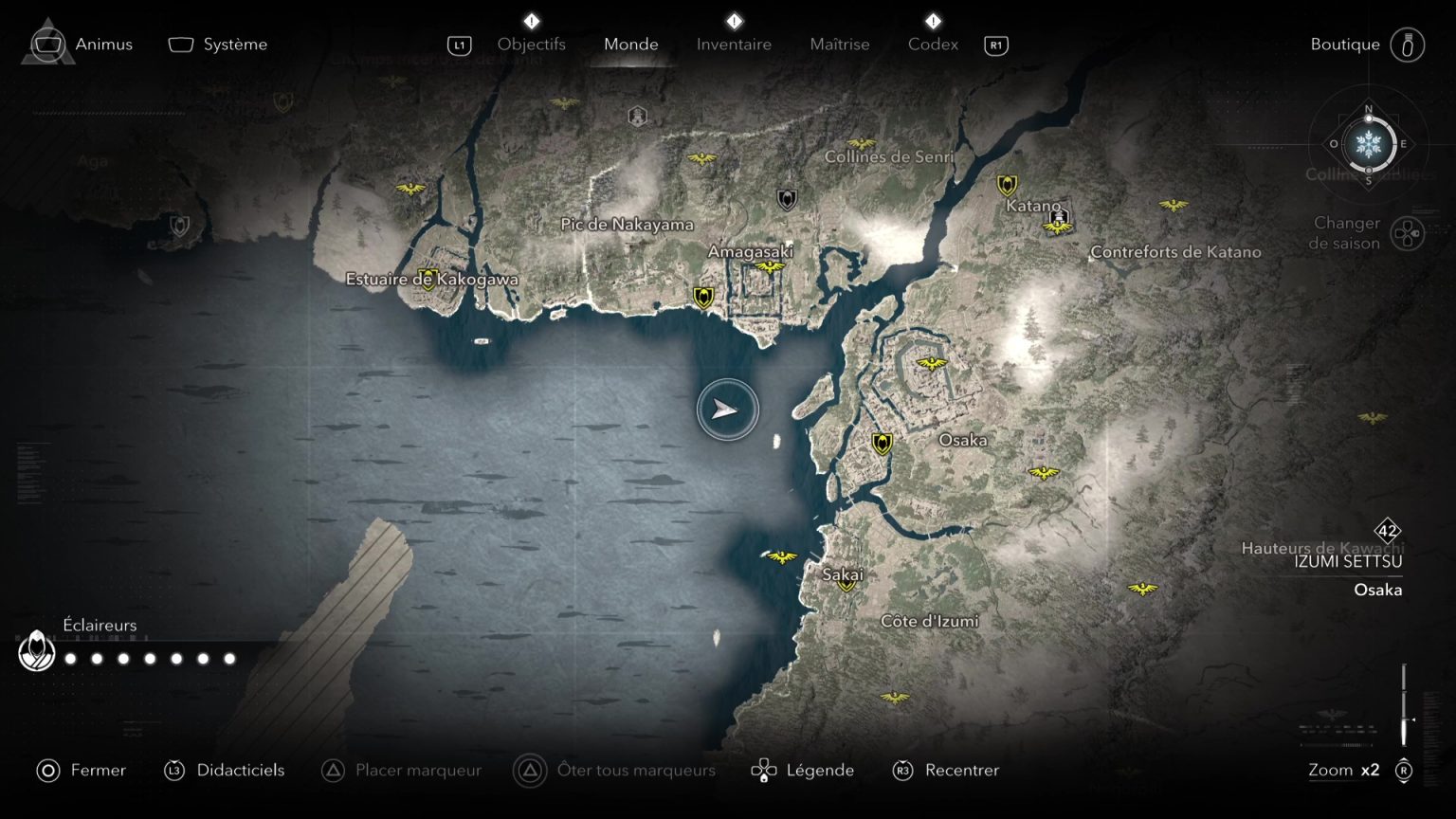Click Recentrer to recenter the map
The image size is (1456, 819).
click(961, 770)
